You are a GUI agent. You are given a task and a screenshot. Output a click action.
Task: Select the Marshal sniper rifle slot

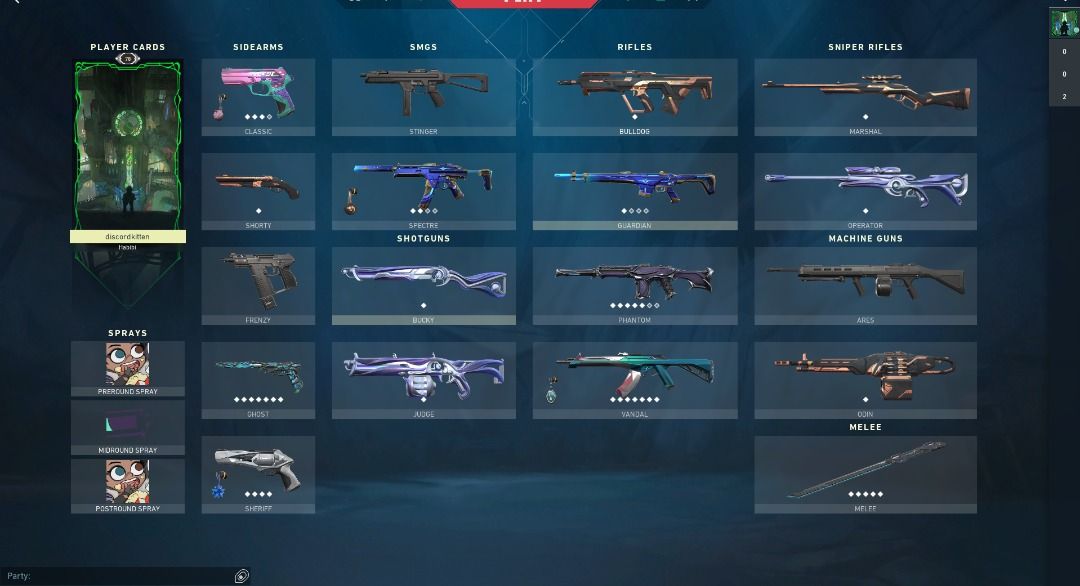tap(865, 97)
